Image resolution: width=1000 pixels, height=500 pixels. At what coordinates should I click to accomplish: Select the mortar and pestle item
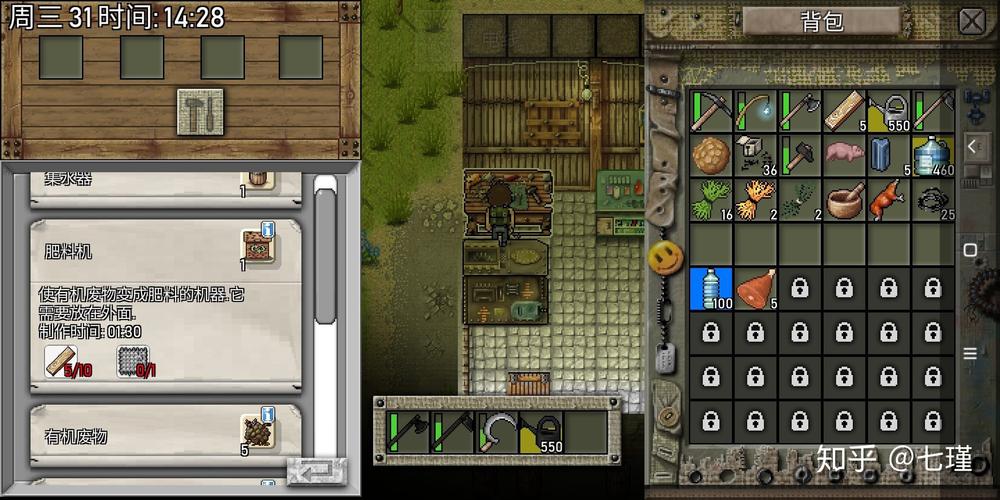(x=843, y=199)
